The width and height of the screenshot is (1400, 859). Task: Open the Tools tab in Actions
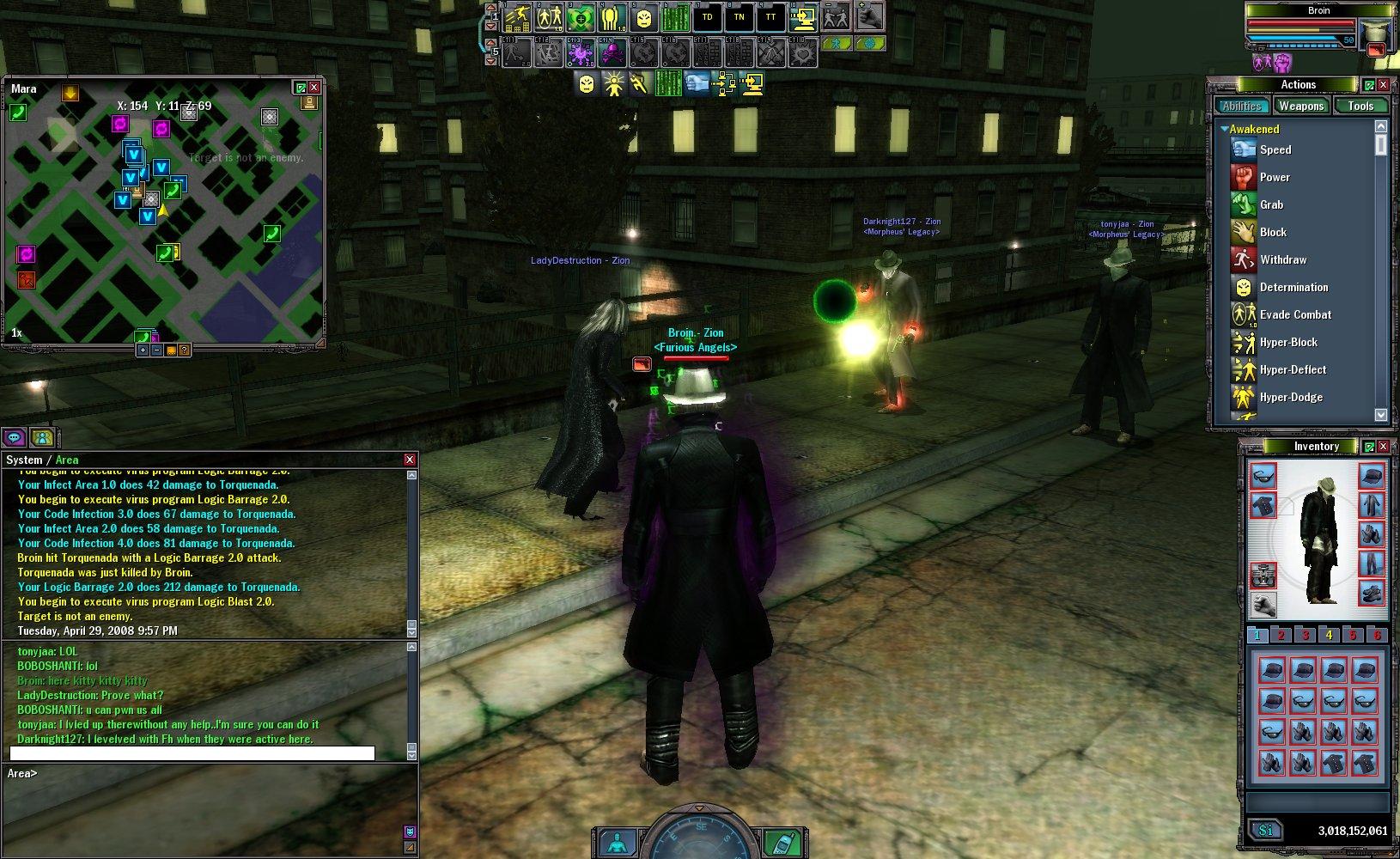[1360, 106]
